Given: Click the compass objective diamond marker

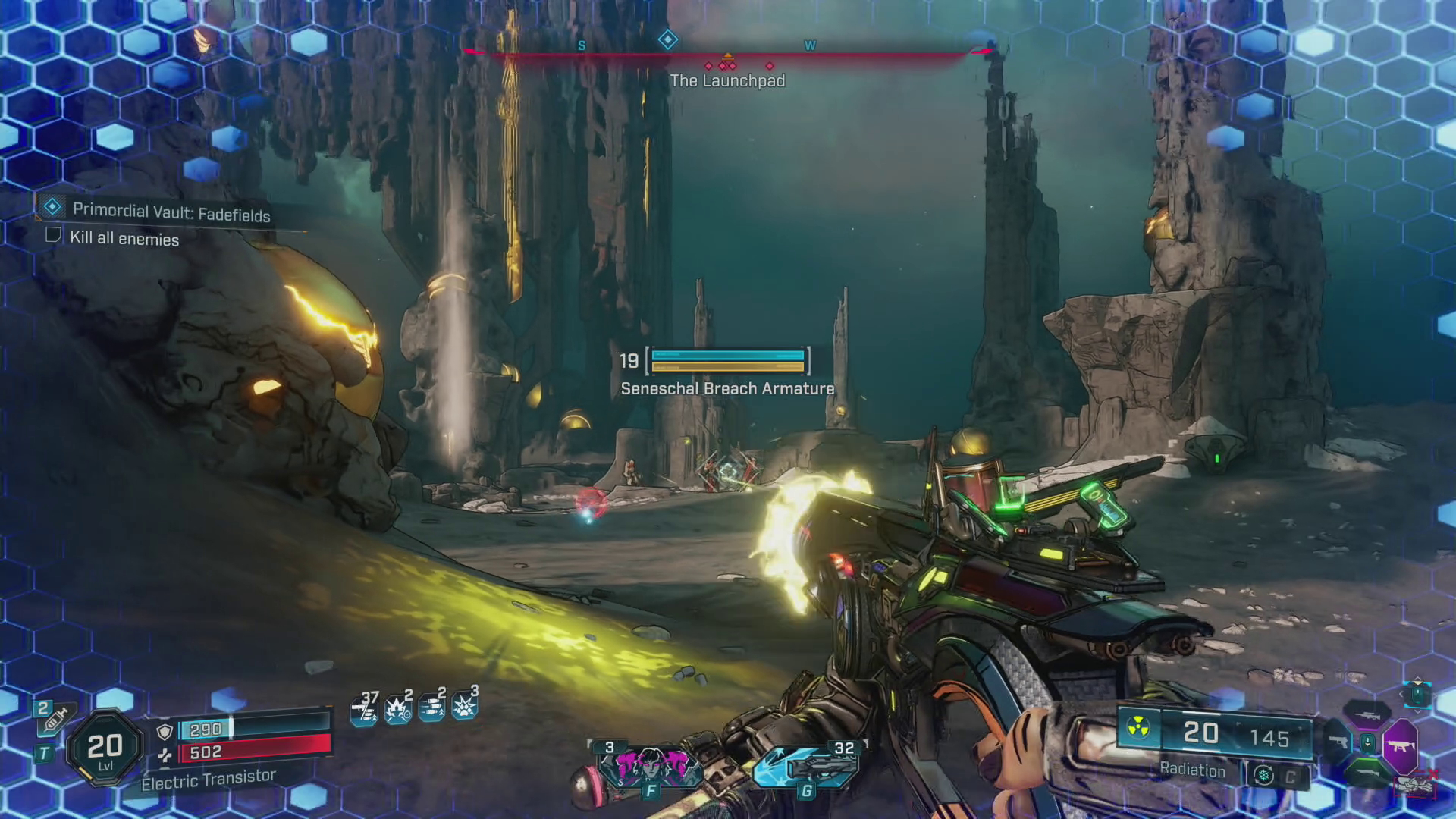Looking at the screenshot, I should pyautogui.click(x=667, y=39).
